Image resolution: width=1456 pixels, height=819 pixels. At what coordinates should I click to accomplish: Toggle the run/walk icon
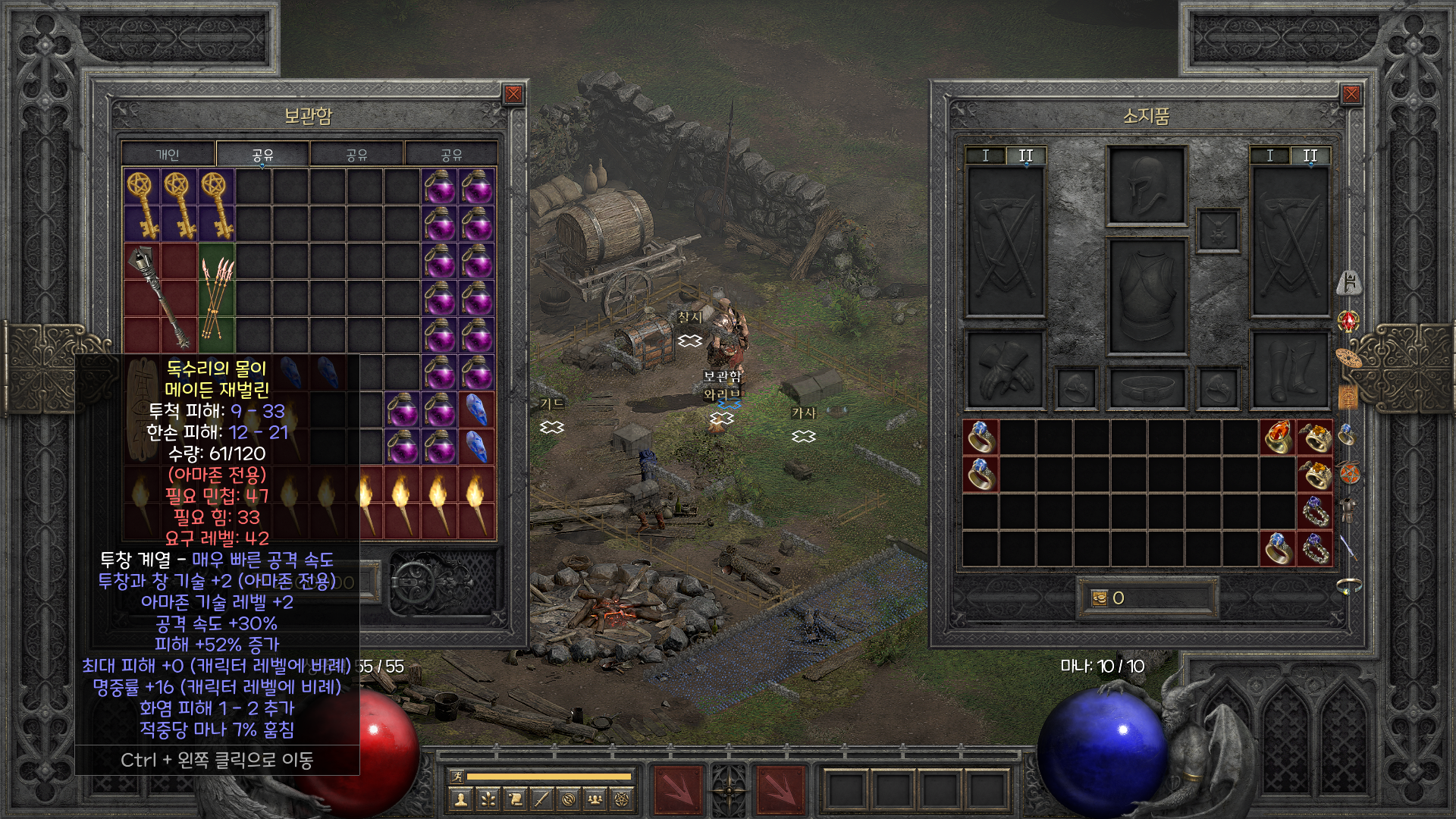click(x=457, y=776)
